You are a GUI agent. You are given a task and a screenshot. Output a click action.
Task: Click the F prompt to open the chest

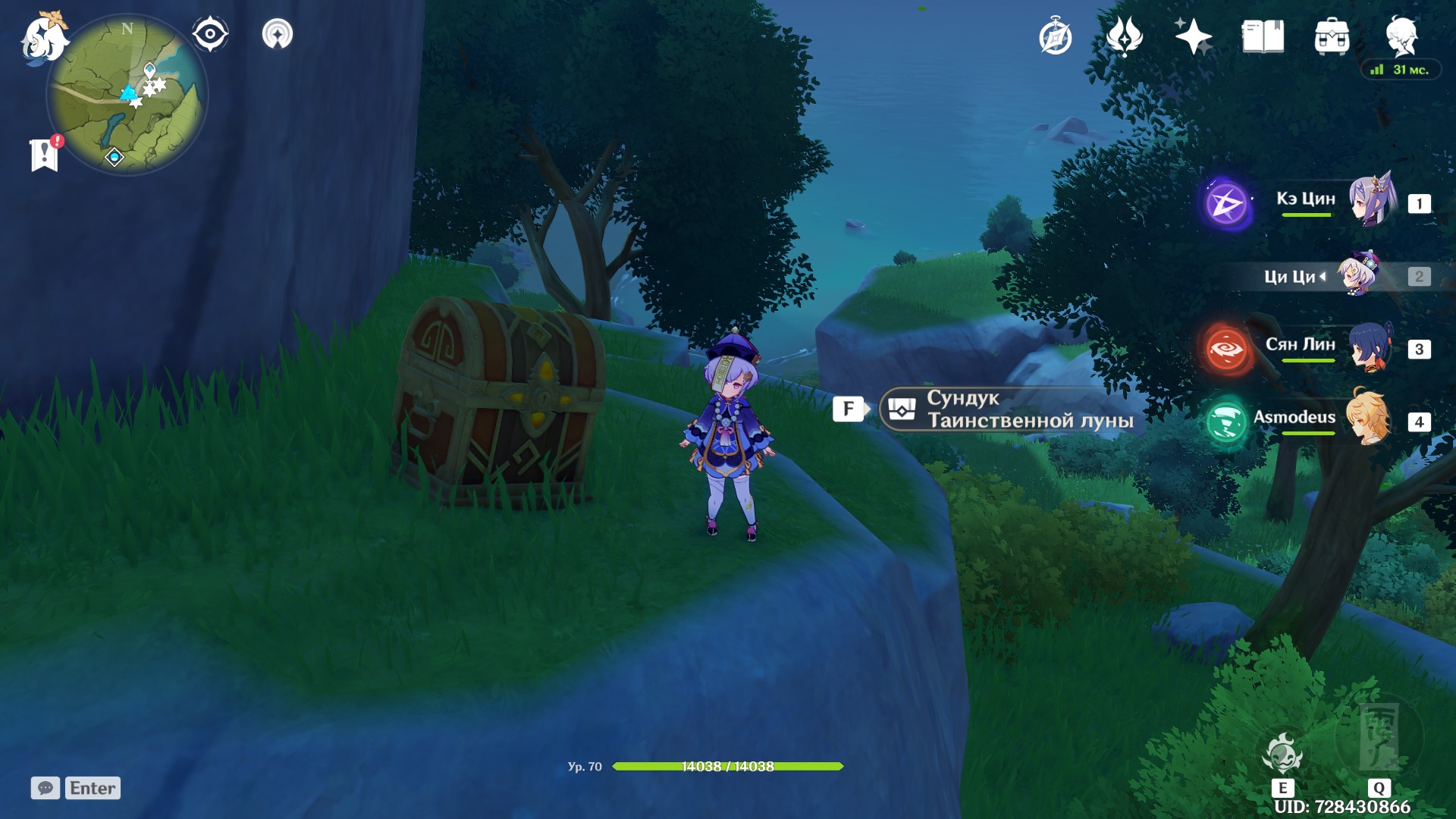pyautogui.click(x=851, y=409)
